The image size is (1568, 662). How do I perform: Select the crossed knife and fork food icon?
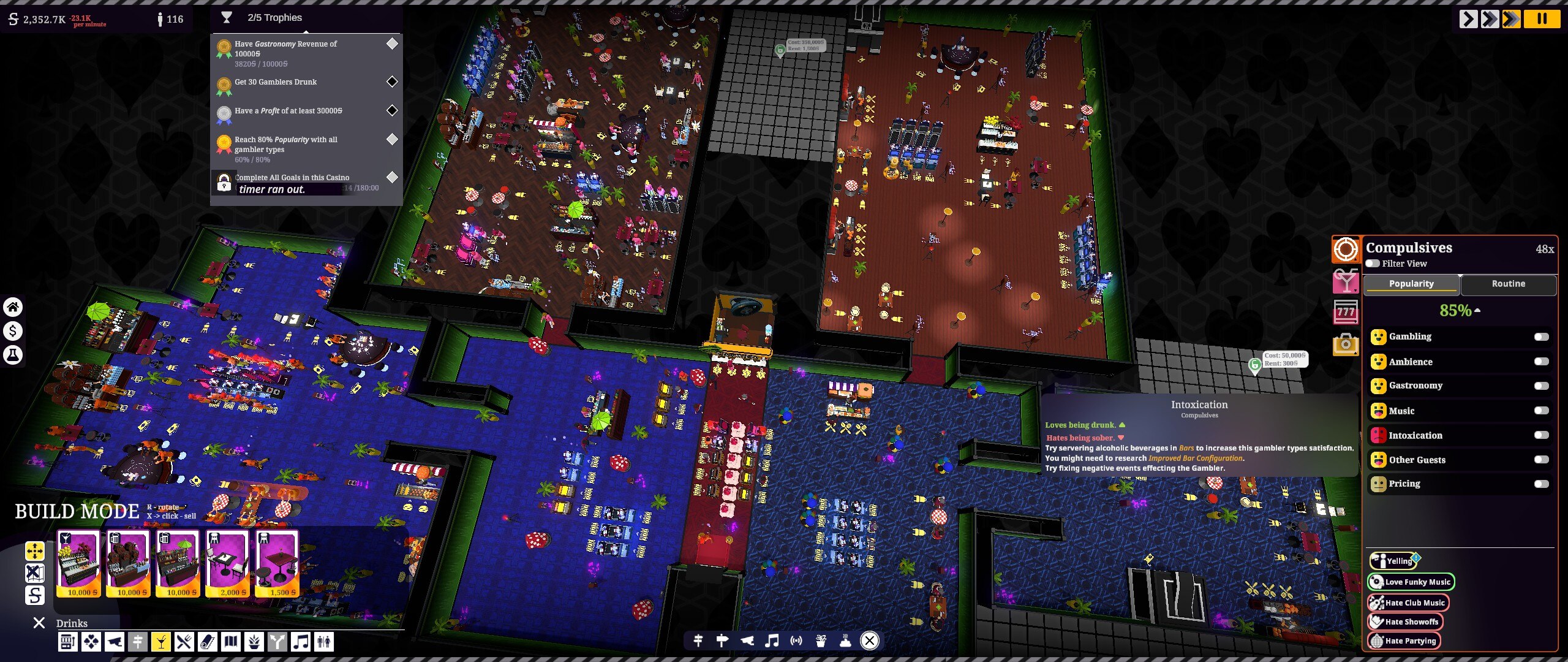click(183, 642)
